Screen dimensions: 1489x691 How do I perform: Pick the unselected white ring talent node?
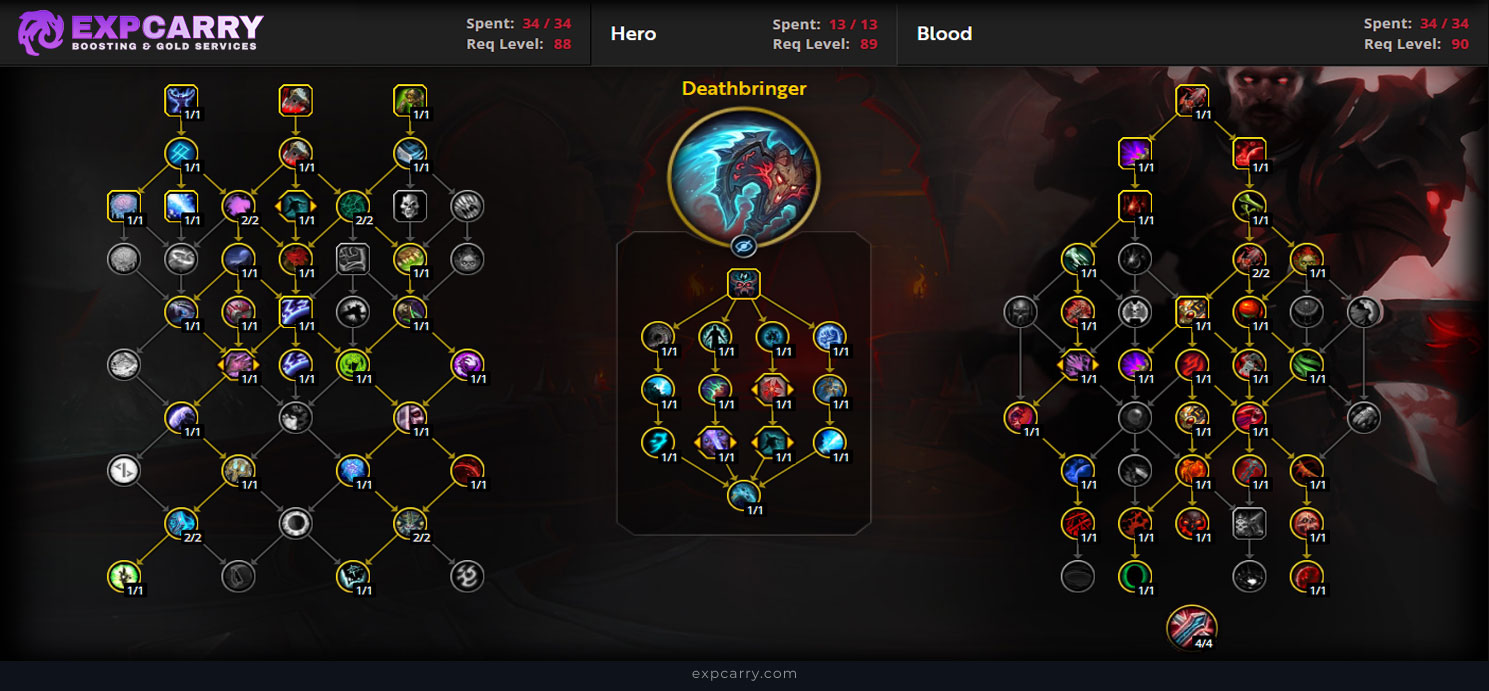(295, 522)
